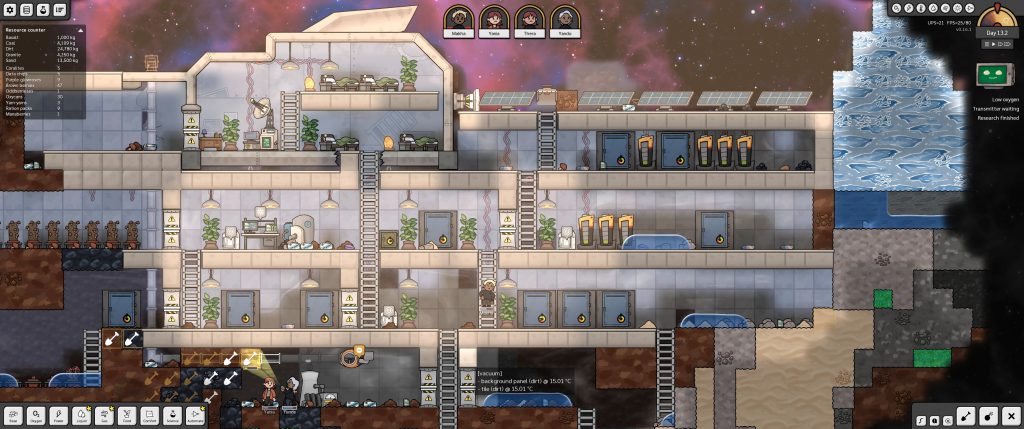Open the Automate build category
Image resolution: width=1024 pixels, height=429 pixels.
pyautogui.click(x=193, y=414)
